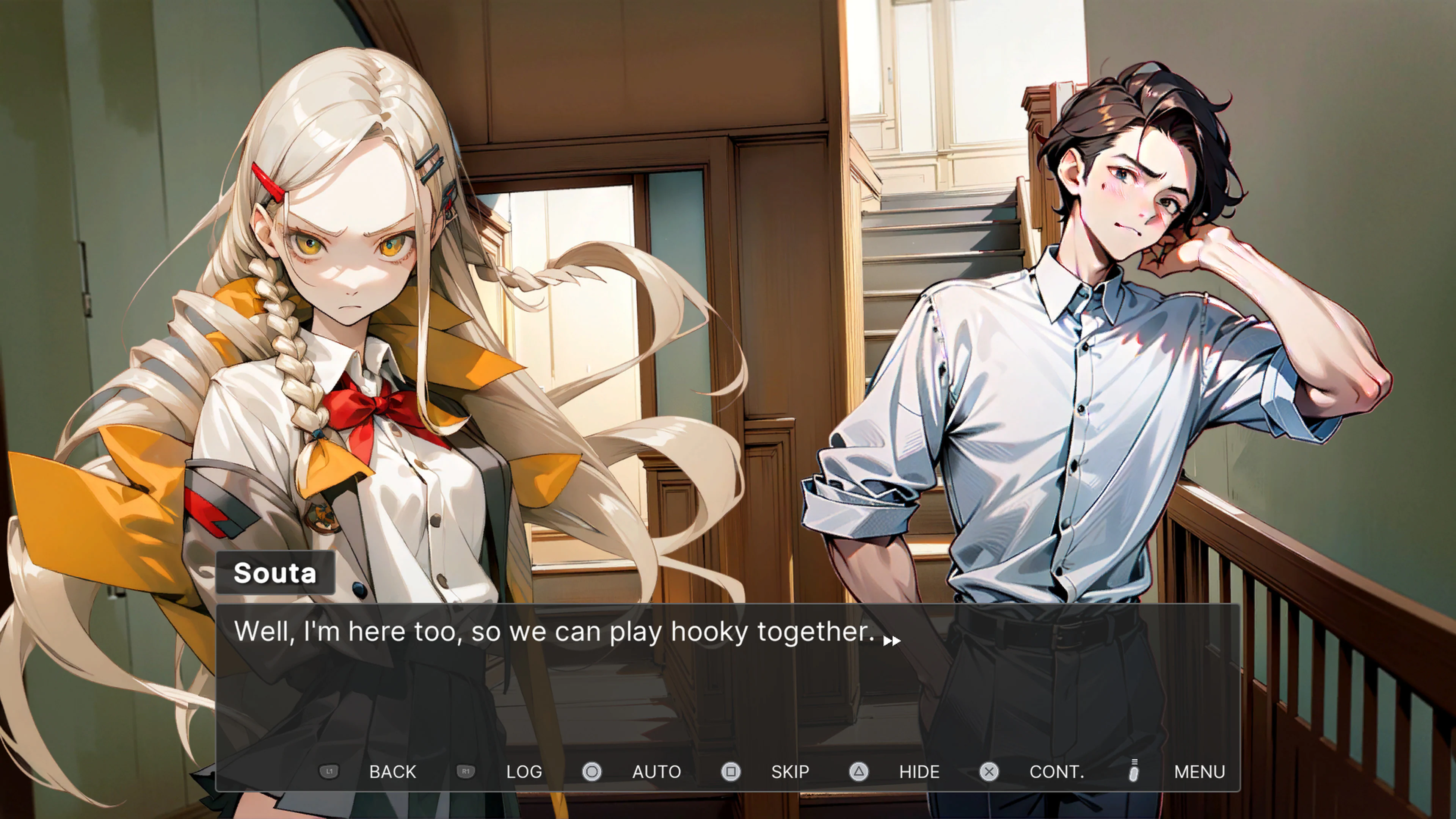Enable auto-play by clicking AUTO
1456x819 pixels.
[656, 772]
